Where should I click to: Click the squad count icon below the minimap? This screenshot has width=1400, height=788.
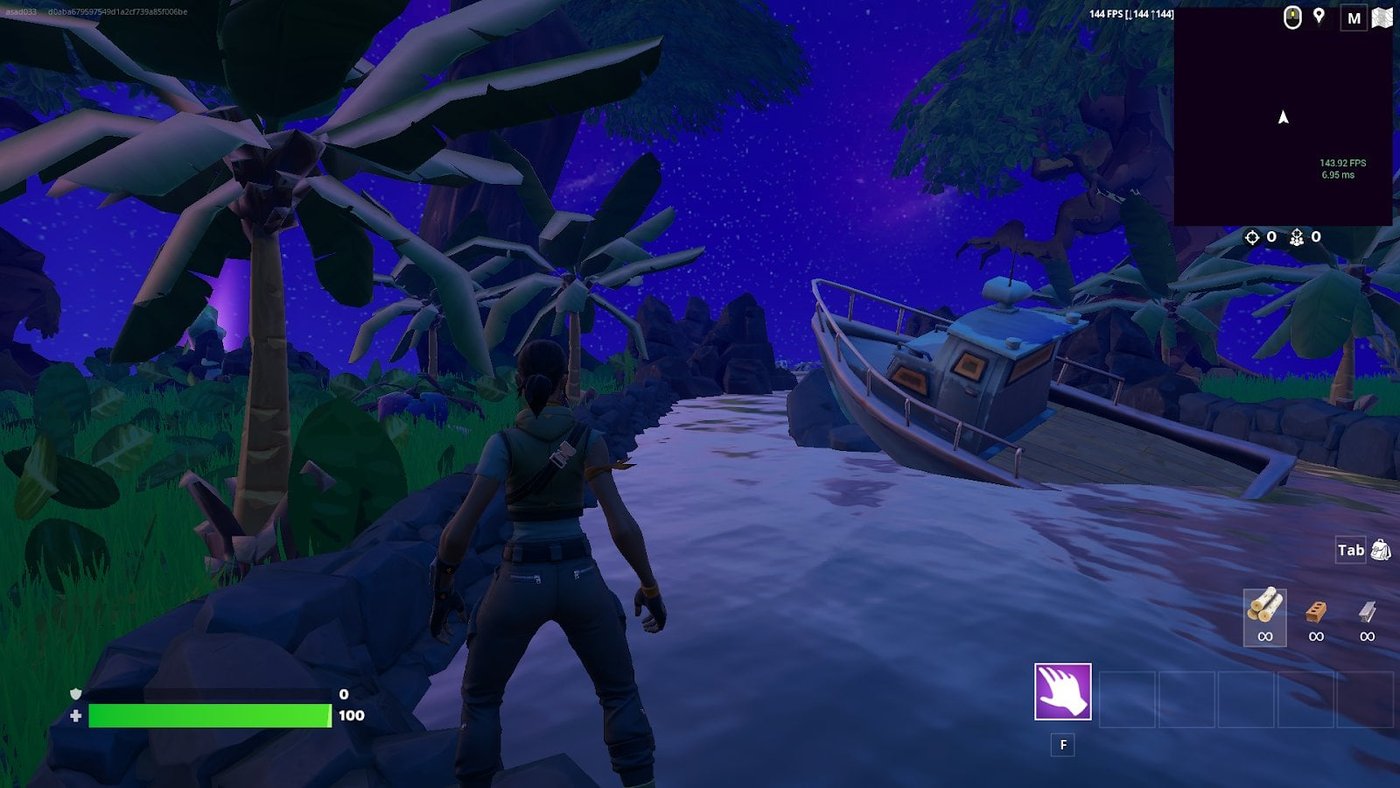click(1297, 237)
